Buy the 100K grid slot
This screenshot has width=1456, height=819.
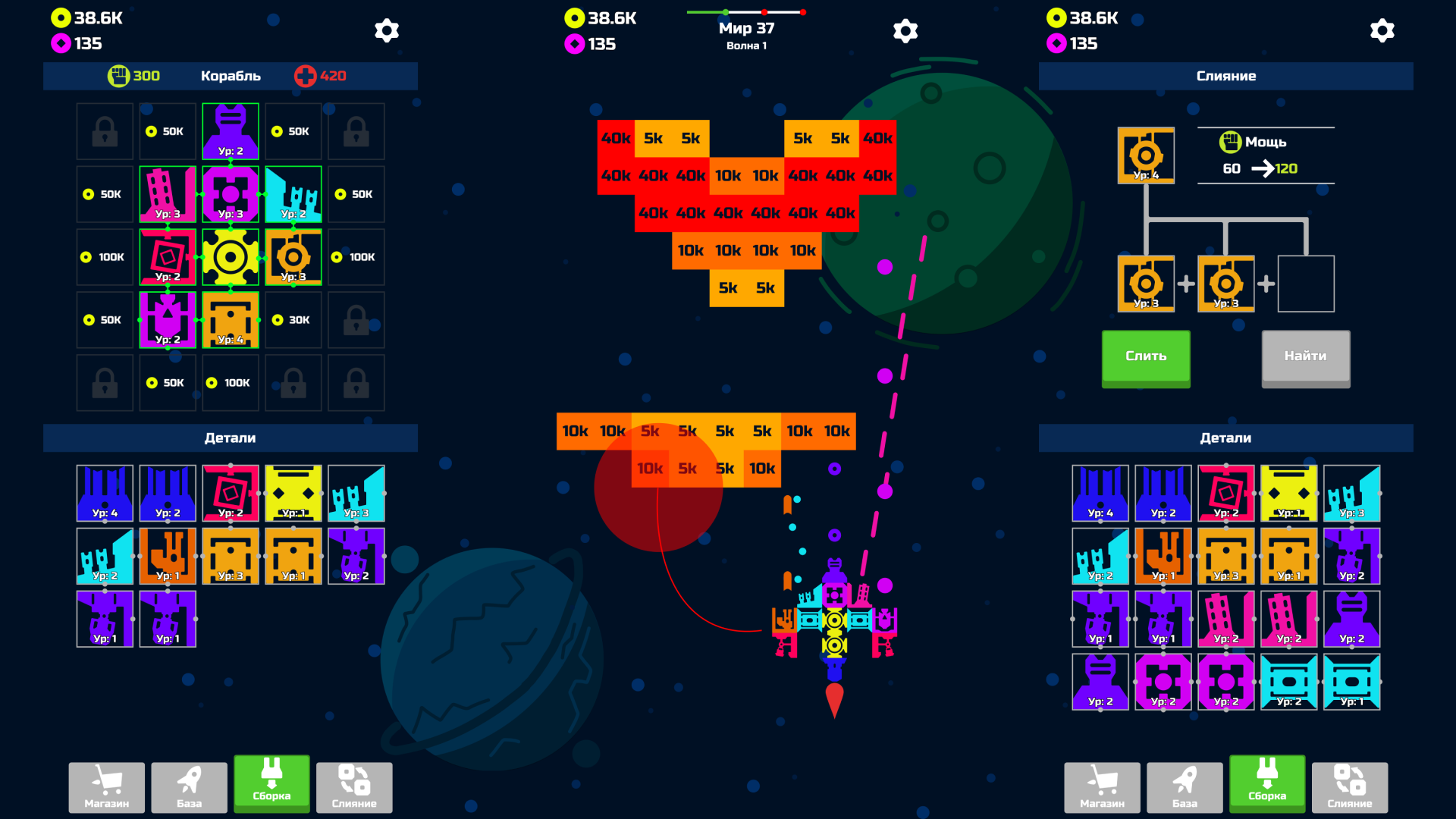click(x=105, y=256)
